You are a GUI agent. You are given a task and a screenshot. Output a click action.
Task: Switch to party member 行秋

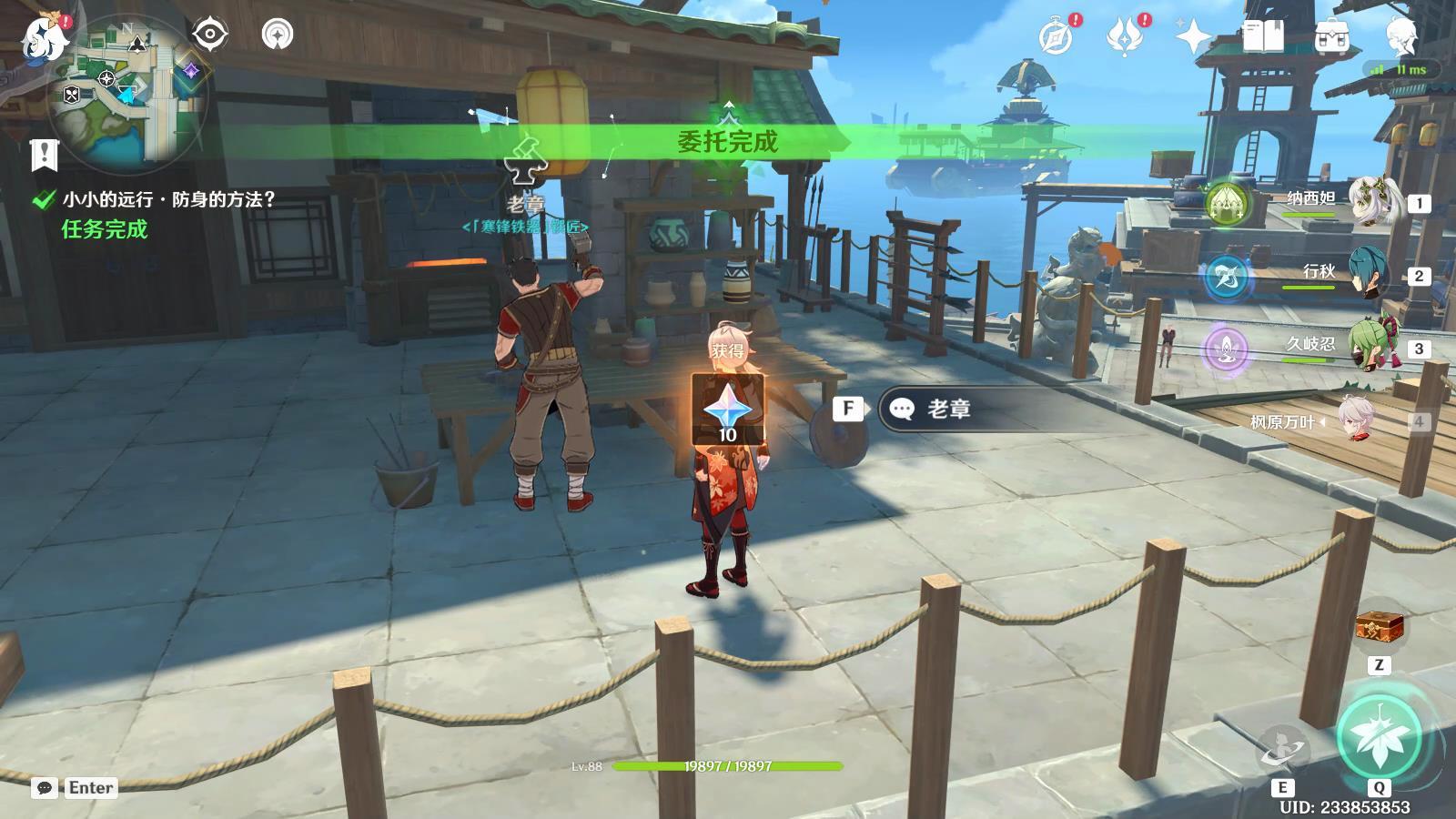click(x=1368, y=275)
